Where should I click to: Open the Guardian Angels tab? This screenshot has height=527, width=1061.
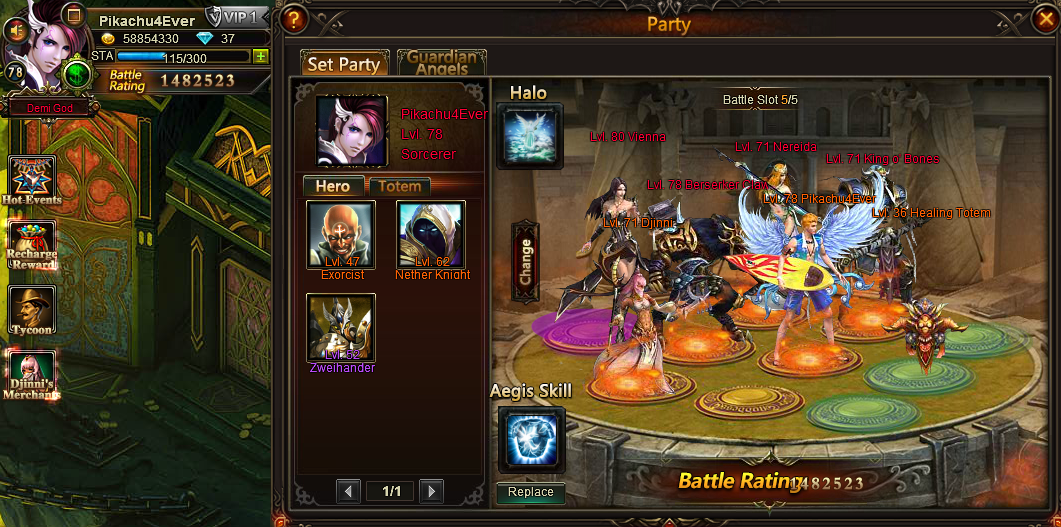tap(442, 63)
